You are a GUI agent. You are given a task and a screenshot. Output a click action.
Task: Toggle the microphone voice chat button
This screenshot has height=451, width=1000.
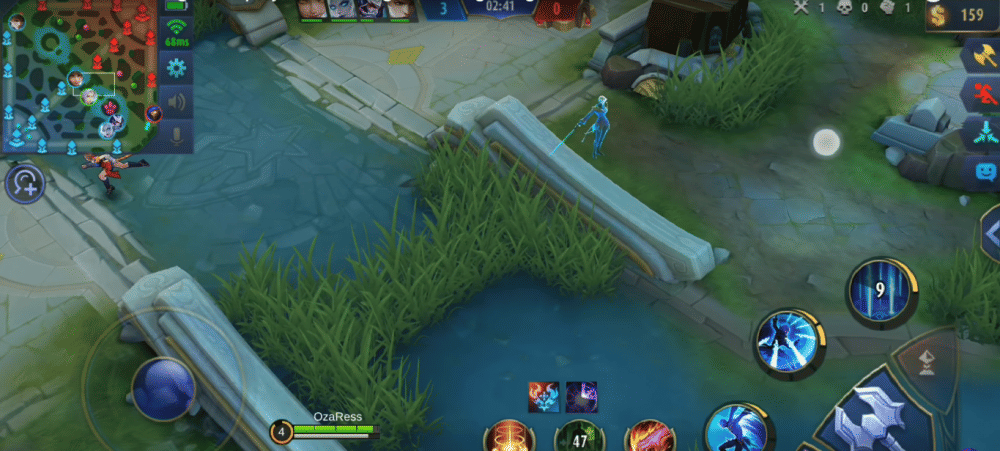click(177, 134)
